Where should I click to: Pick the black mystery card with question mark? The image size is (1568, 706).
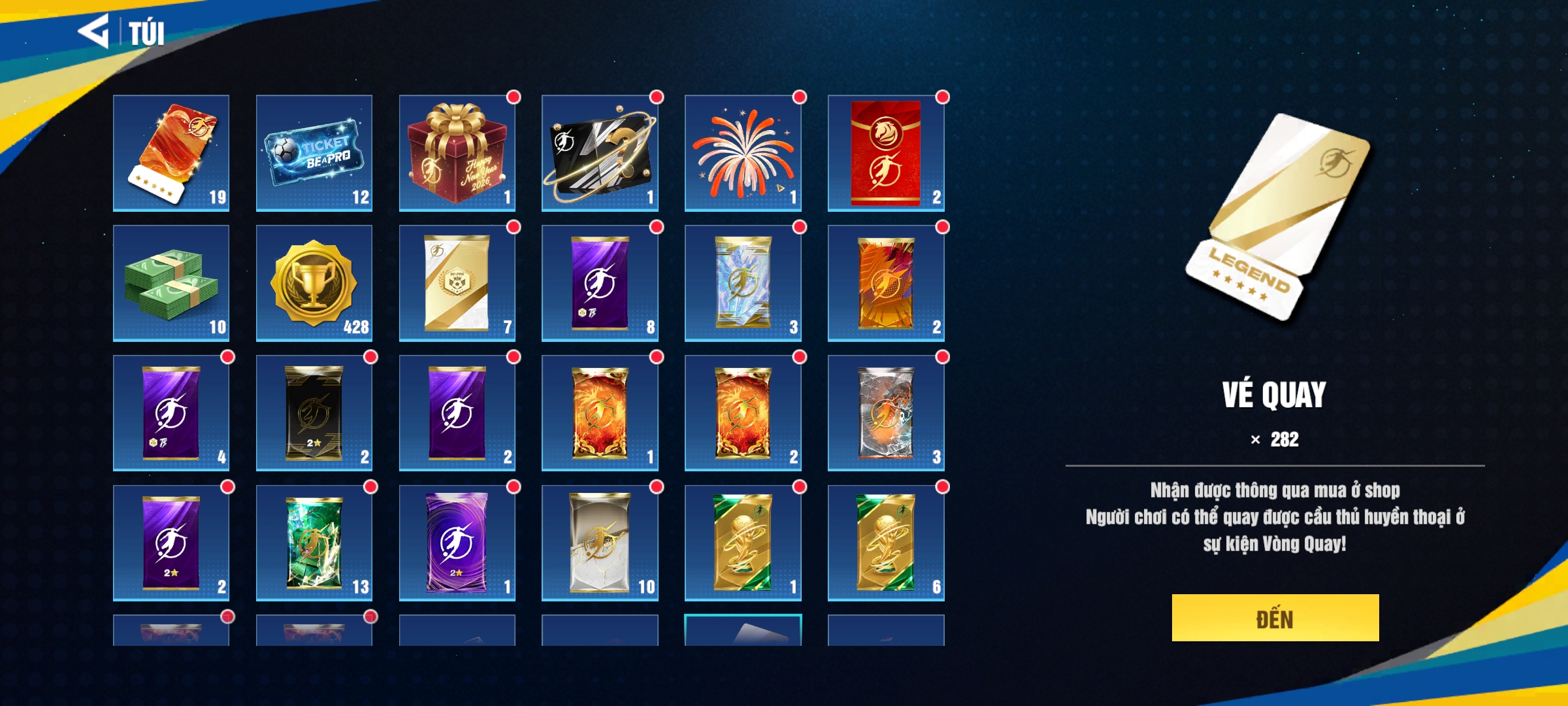point(600,153)
